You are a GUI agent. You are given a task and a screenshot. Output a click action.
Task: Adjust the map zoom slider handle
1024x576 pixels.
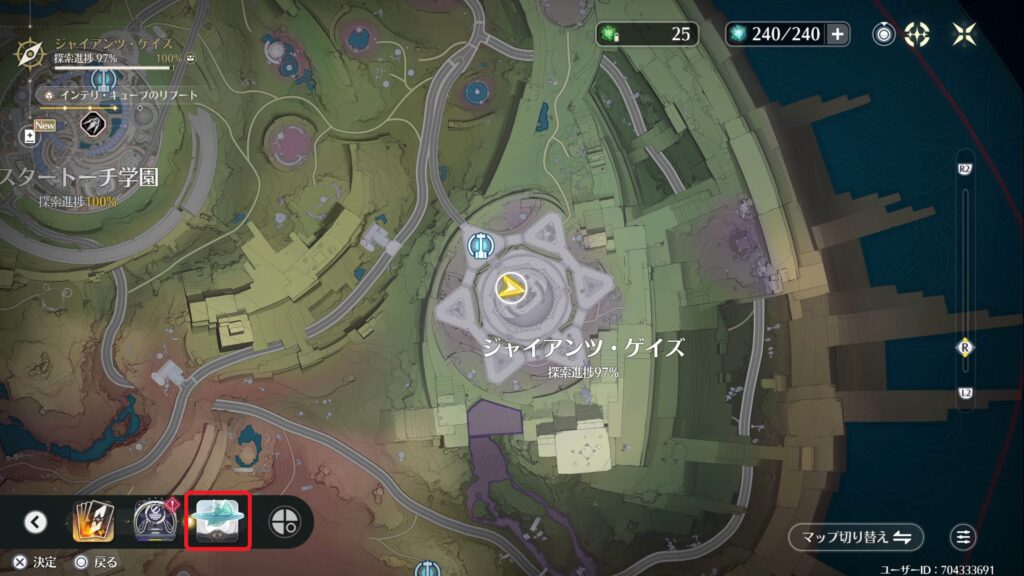point(965,347)
